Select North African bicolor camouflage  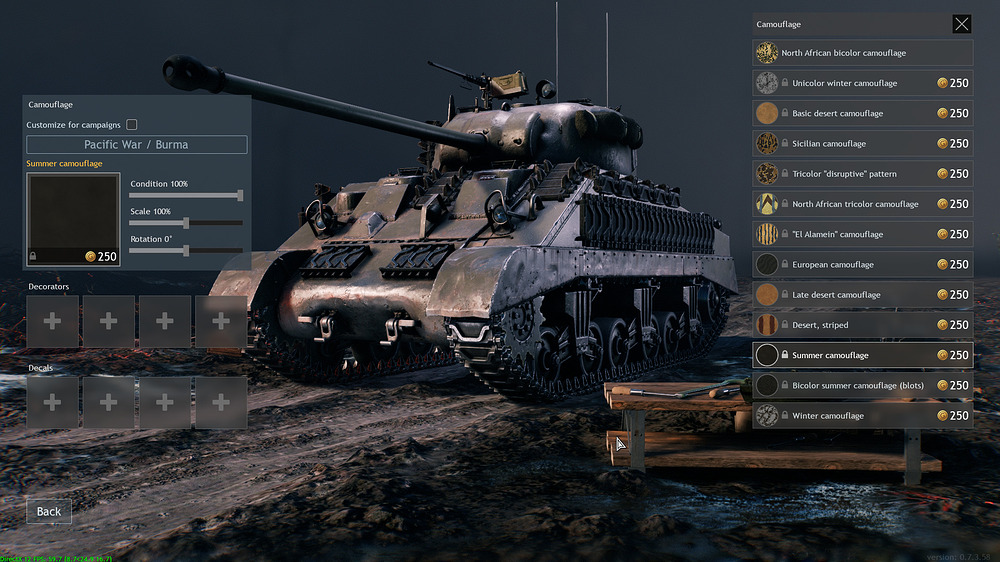pos(862,53)
